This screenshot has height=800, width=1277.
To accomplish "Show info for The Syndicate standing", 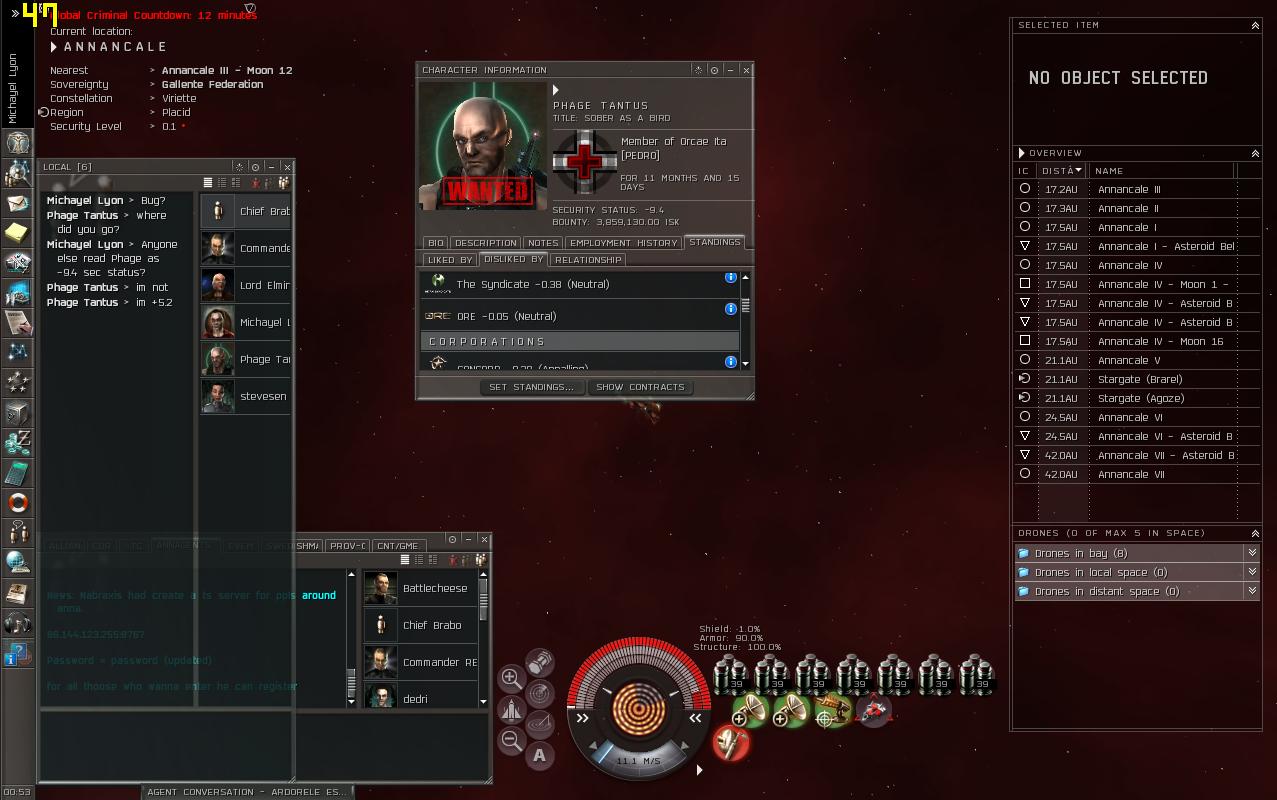I will click(x=731, y=278).
